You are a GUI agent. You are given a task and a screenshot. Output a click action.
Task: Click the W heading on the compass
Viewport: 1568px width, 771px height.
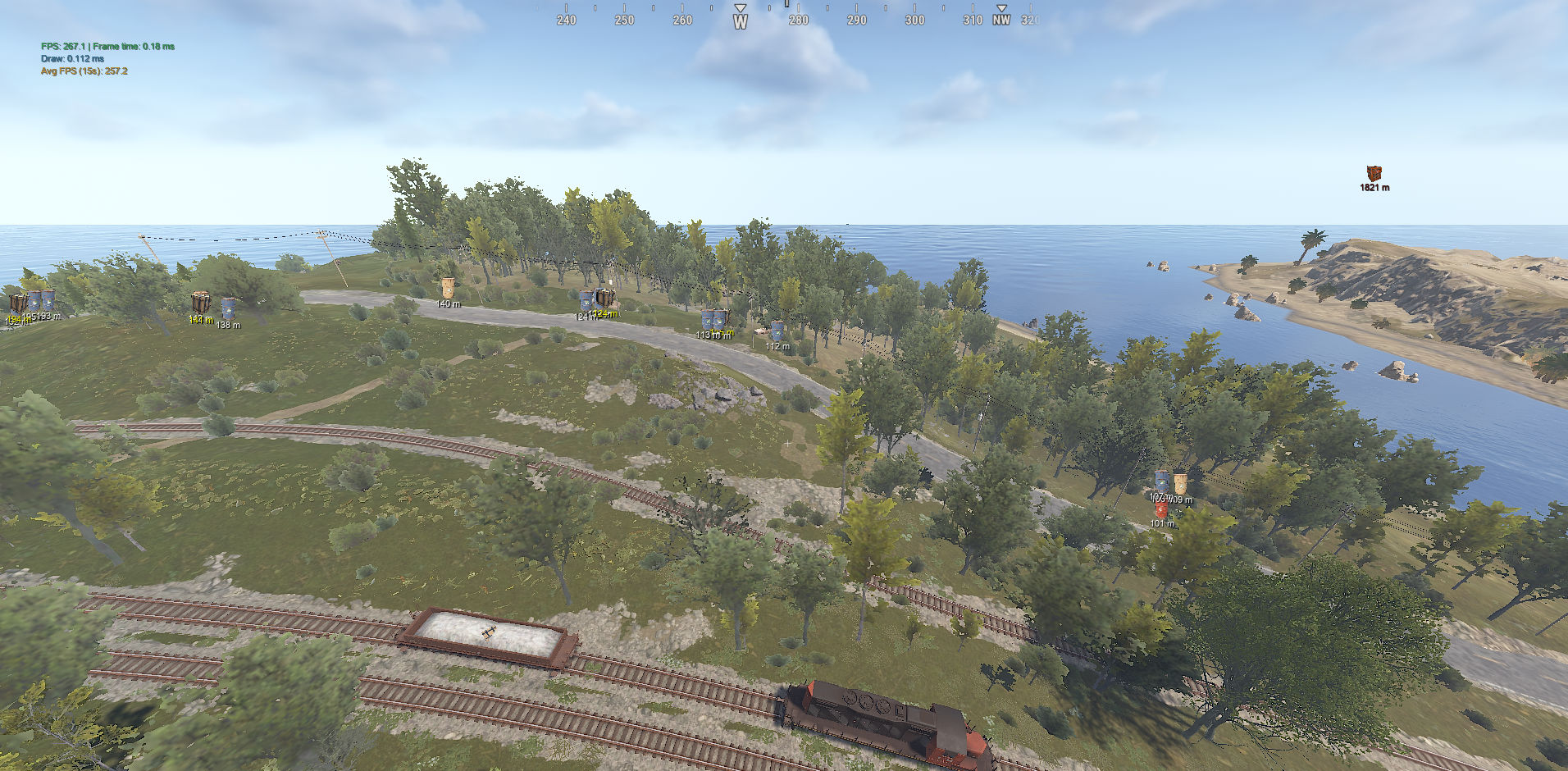[x=740, y=21]
